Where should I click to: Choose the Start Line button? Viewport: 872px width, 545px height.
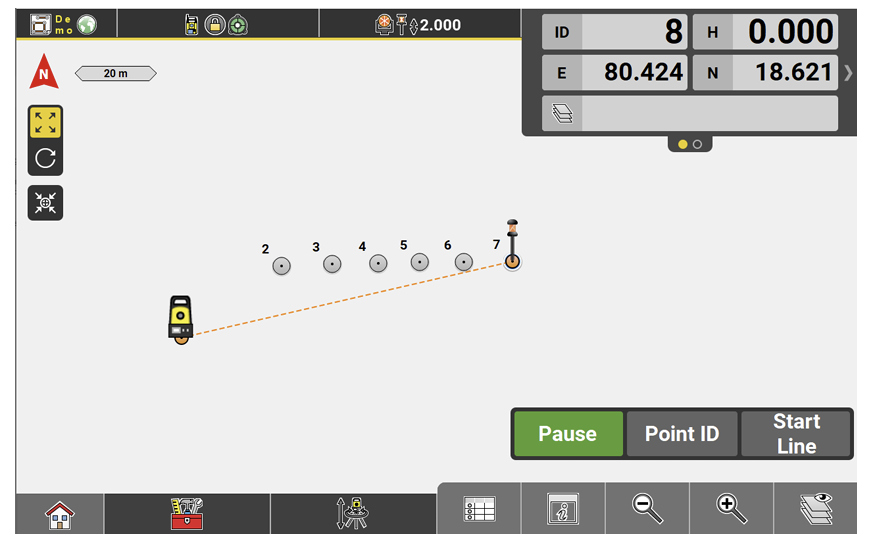pyautogui.click(x=796, y=434)
